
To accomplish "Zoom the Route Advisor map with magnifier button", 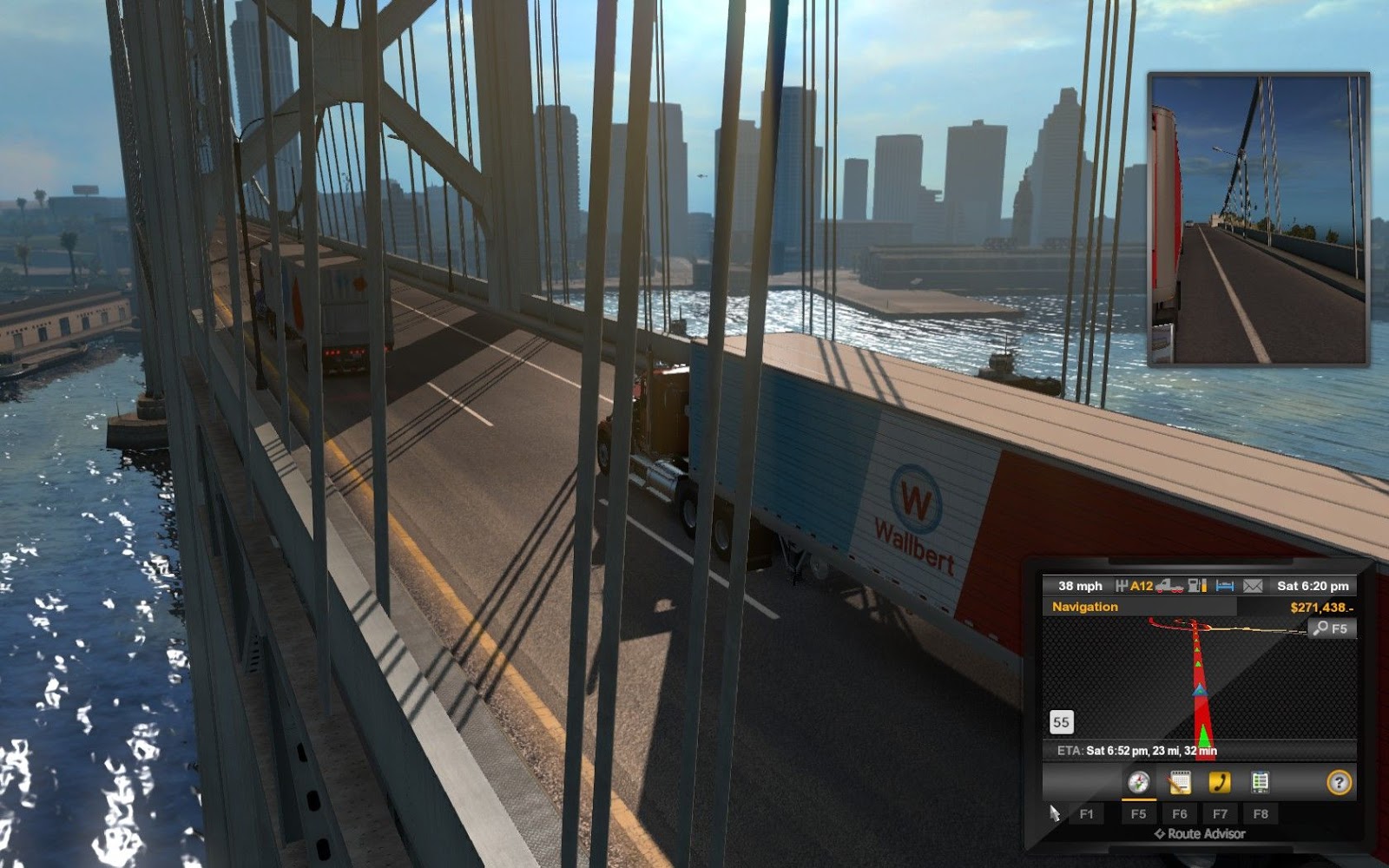I will point(1331,628).
